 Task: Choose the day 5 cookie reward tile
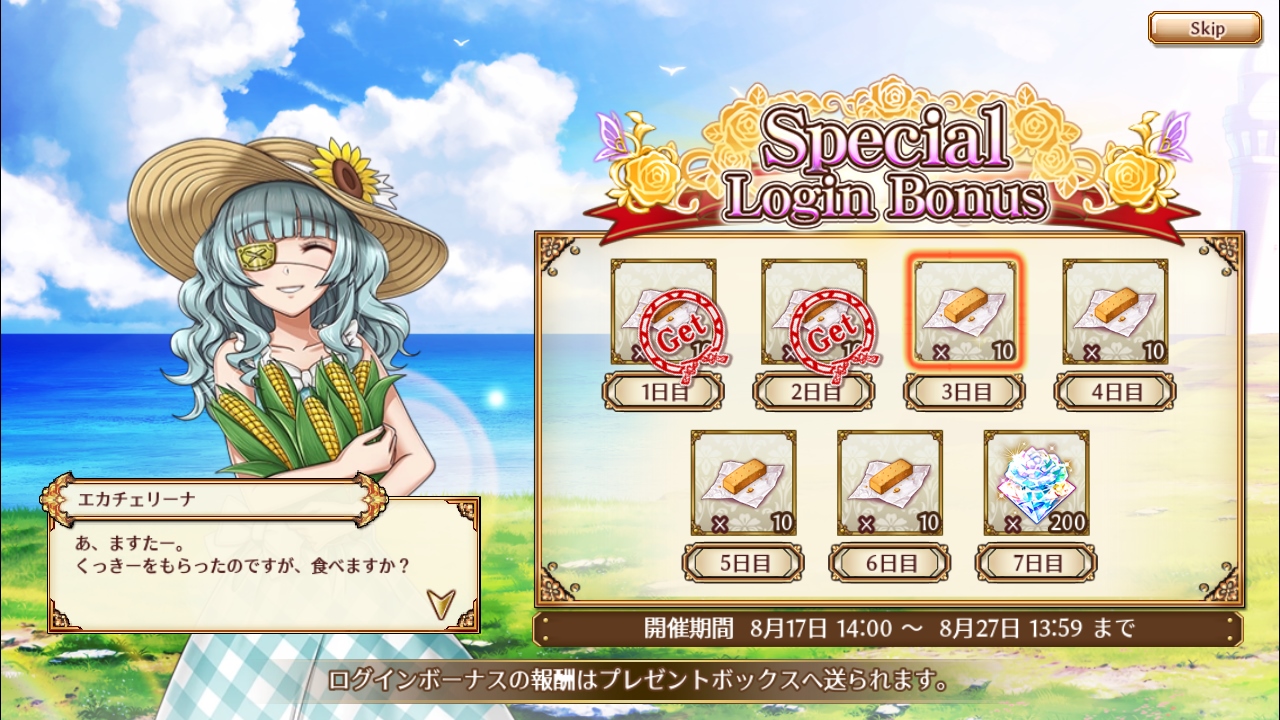tap(743, 483)
